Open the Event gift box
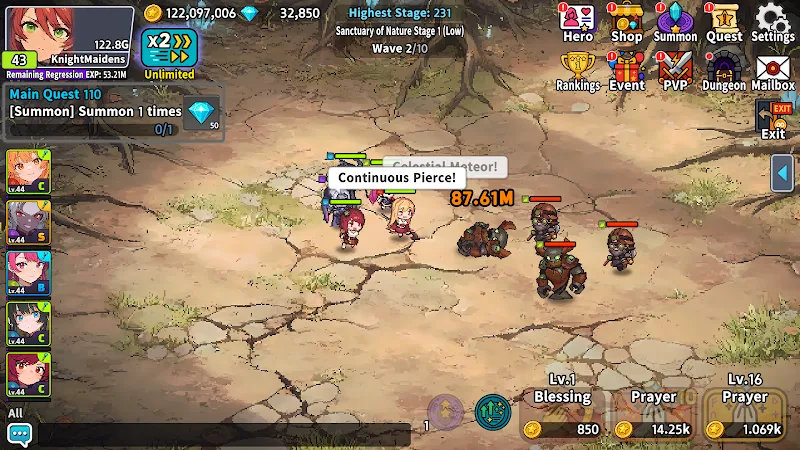Screen dimensions: 800x450 tap(627, 71)
